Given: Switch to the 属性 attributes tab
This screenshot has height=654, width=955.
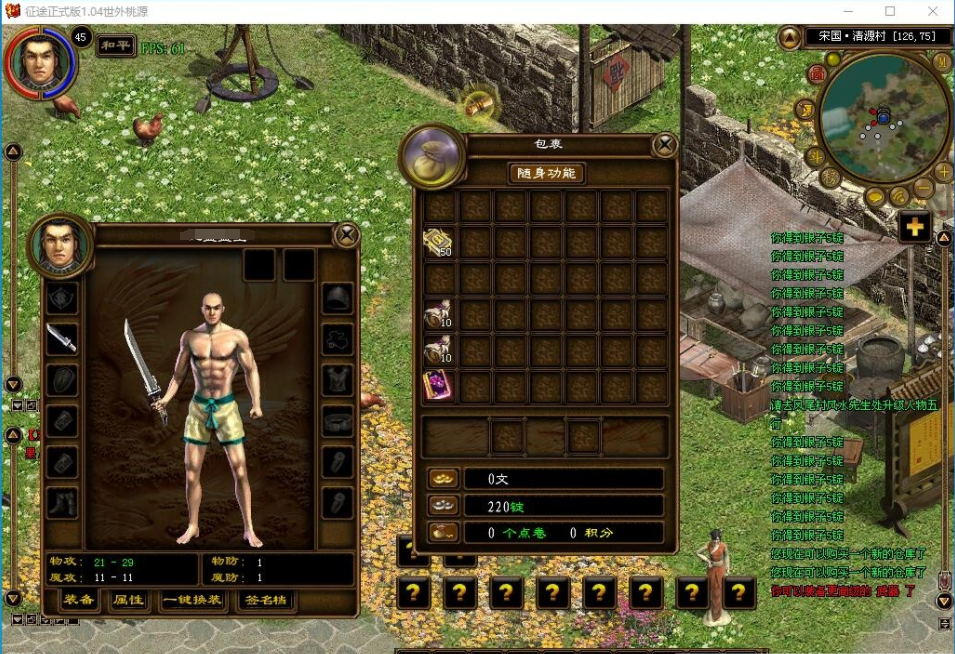Looking at the screenshot, I should pos(128,600).
